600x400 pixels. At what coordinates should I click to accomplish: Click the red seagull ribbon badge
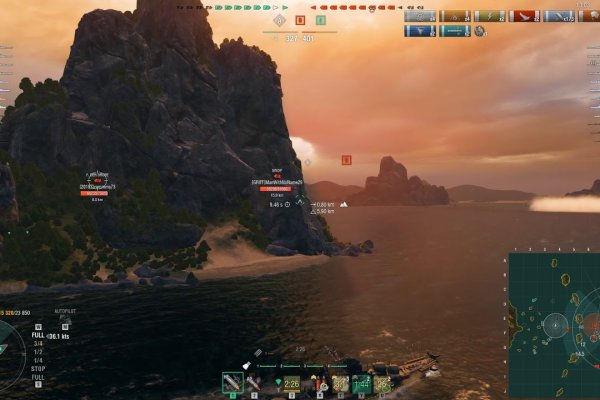(524, 16)
